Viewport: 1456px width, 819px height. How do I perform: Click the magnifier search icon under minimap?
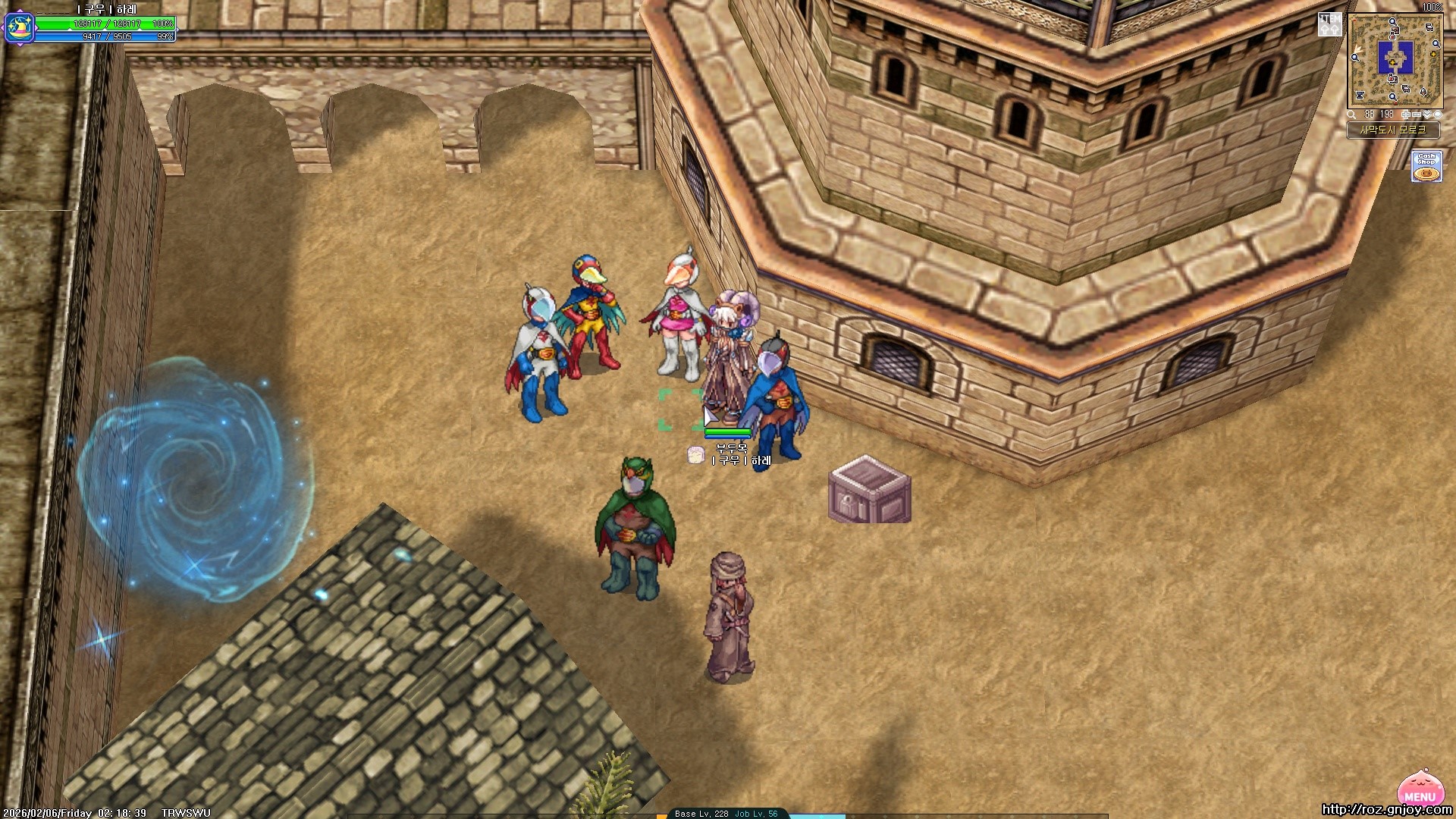tap(1352, 115)
